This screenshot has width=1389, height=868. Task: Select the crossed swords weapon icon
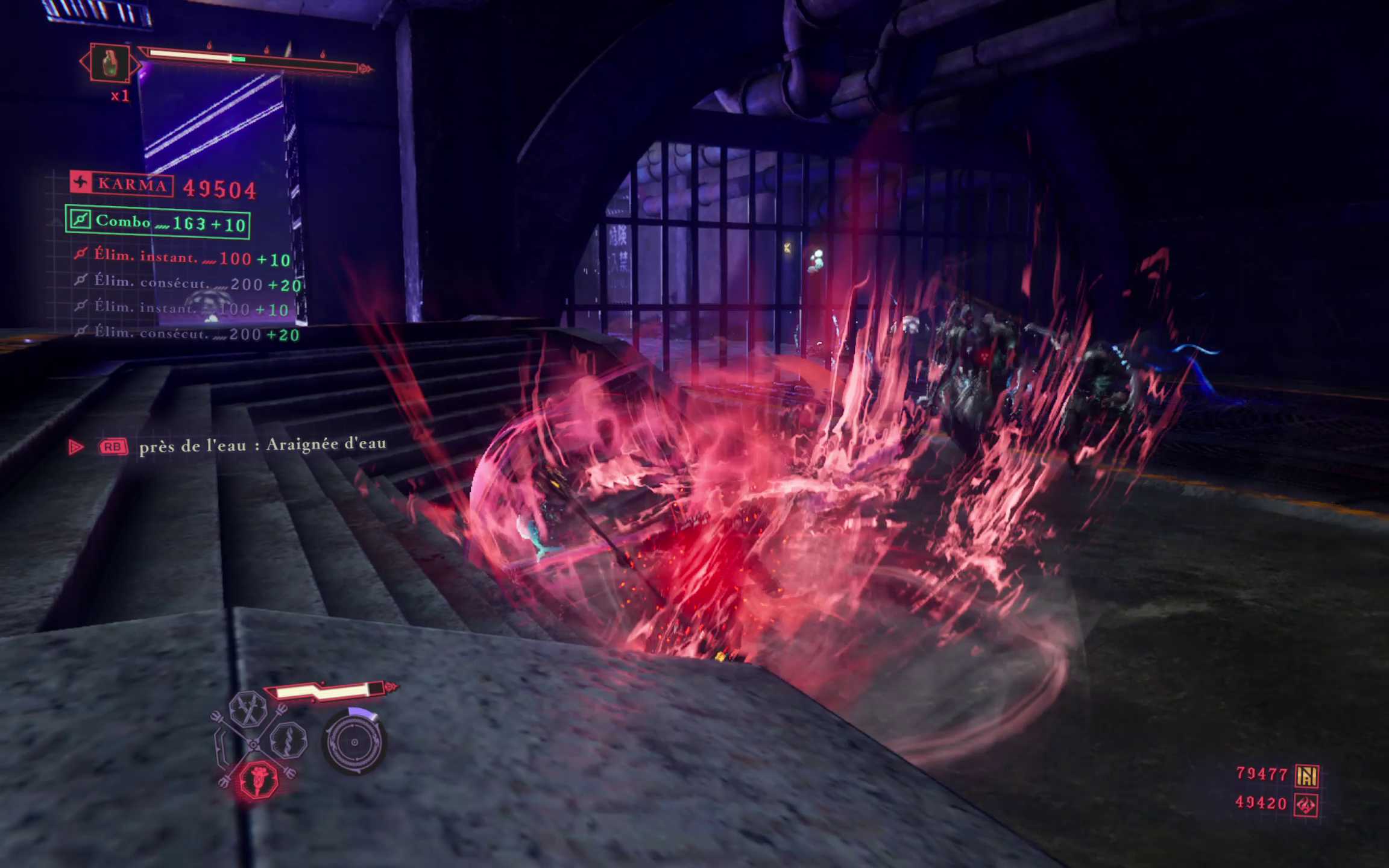(248, 709)
